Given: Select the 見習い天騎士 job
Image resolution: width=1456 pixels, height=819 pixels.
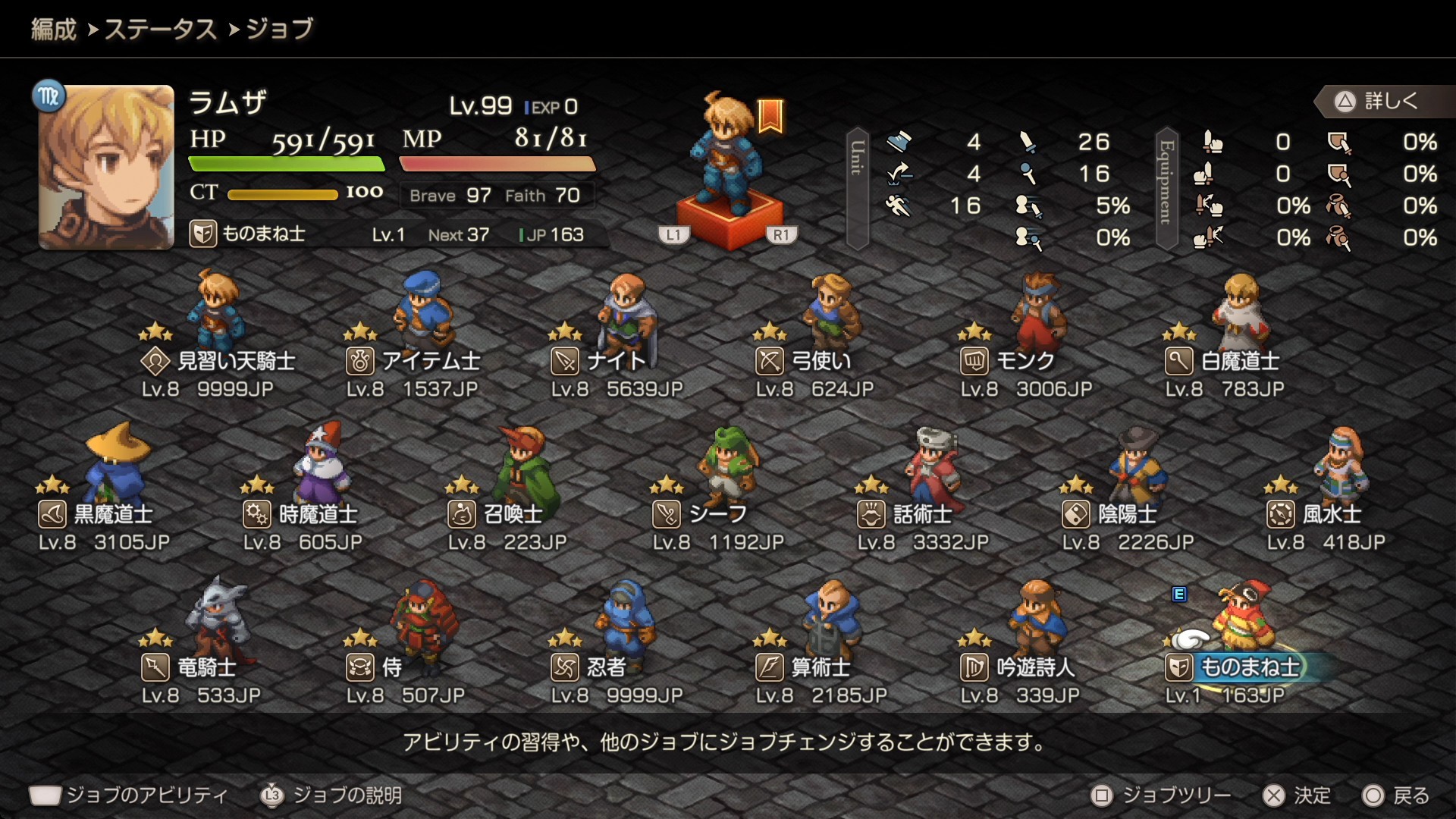Looking at the screenshot, I should (218, 361).
